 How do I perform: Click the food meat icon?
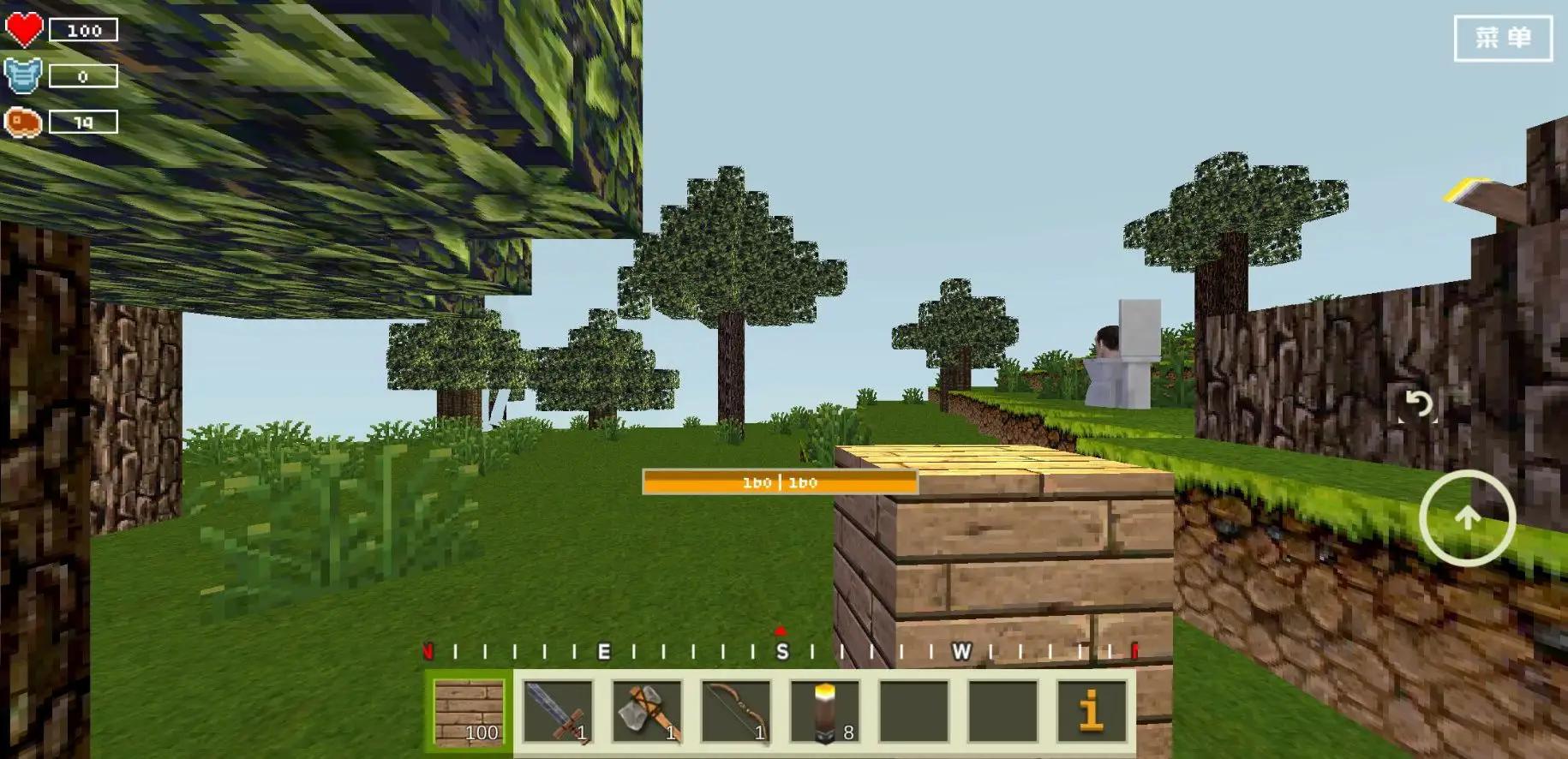coord(24,121)
